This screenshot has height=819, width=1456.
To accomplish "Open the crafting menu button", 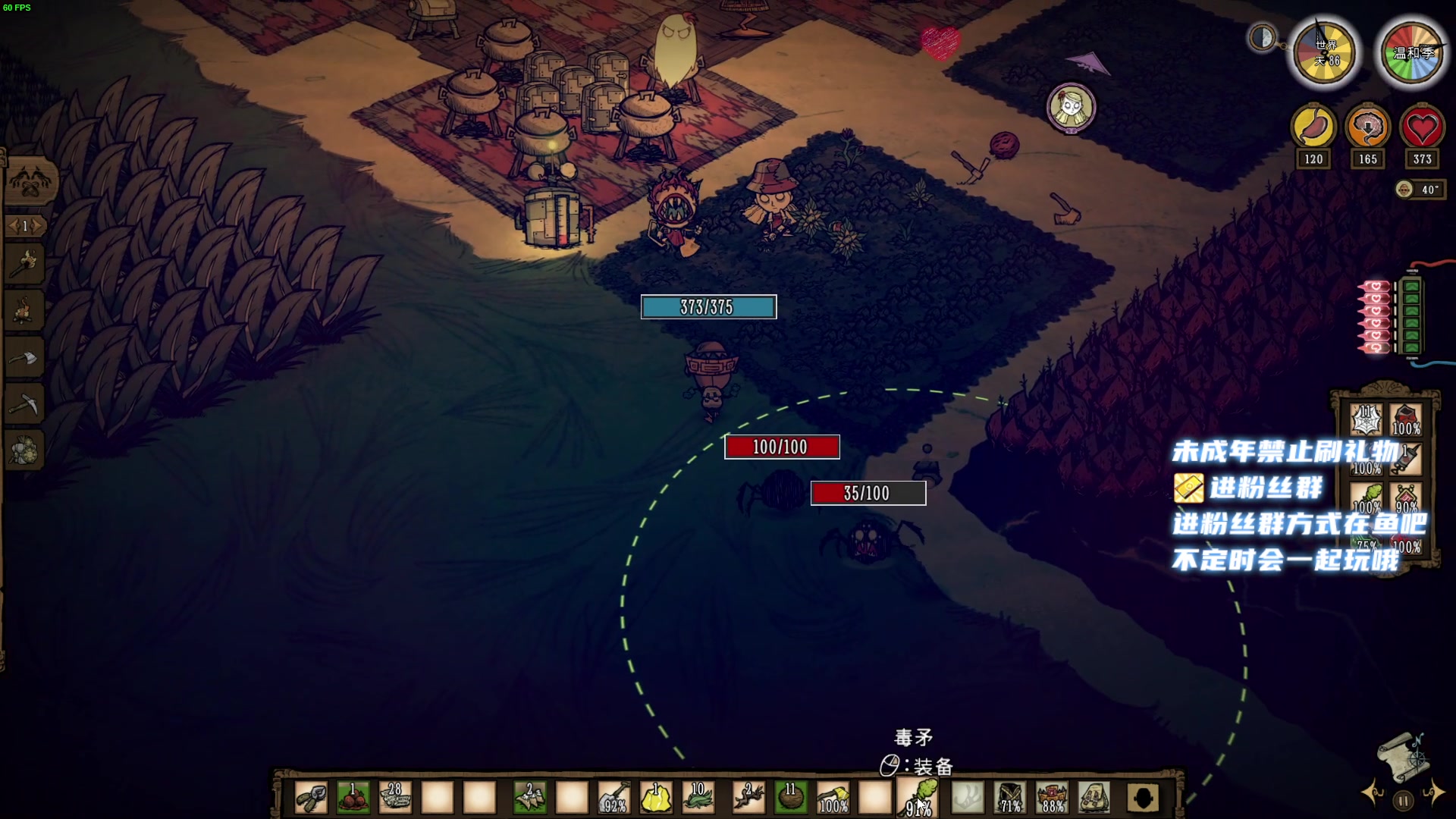I will [29, 183].
